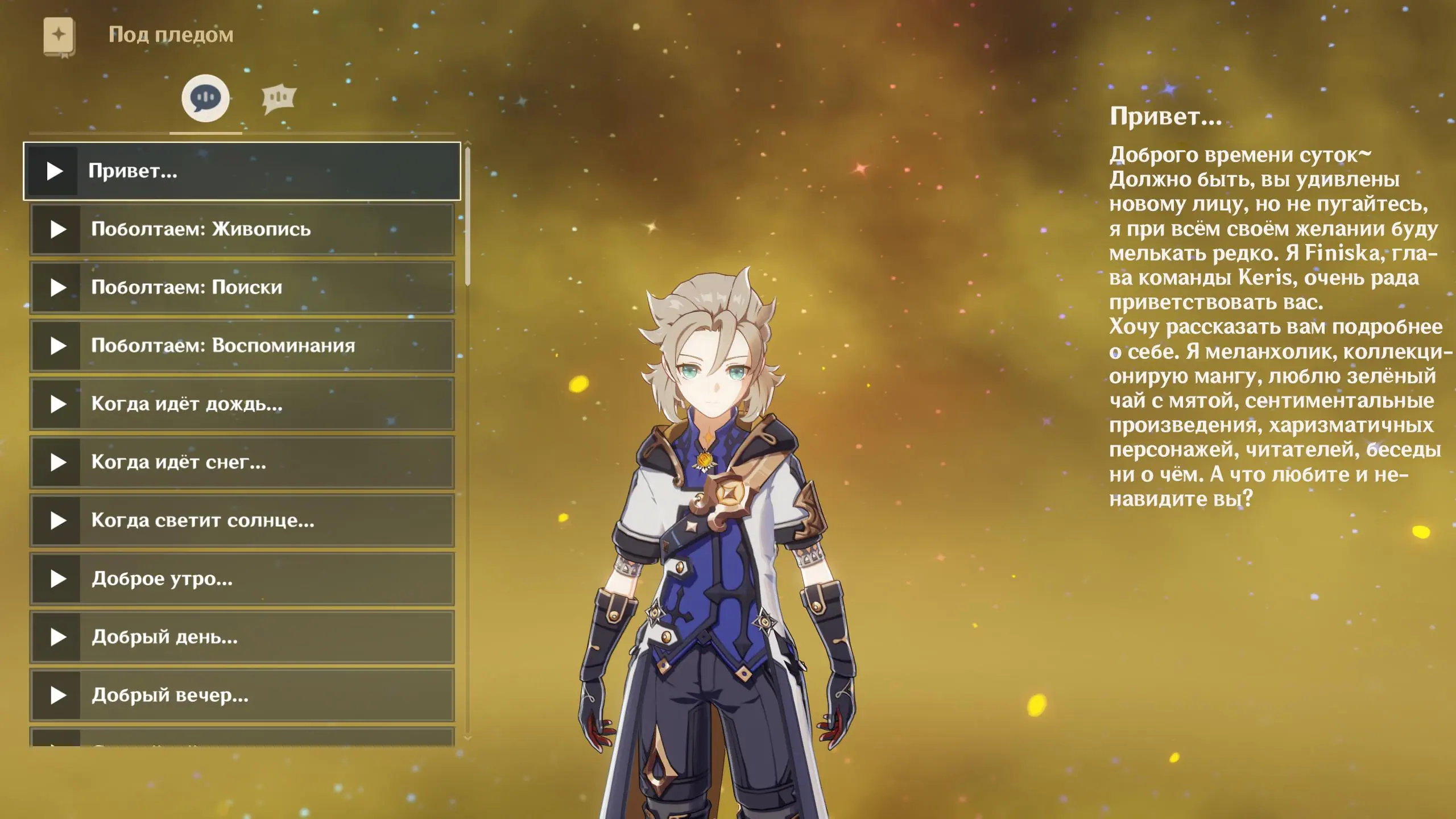This screenshot has width=1456, height=819.
Task: Select the "Когда идёт снег..." row
Action: [x=242, y=462]
